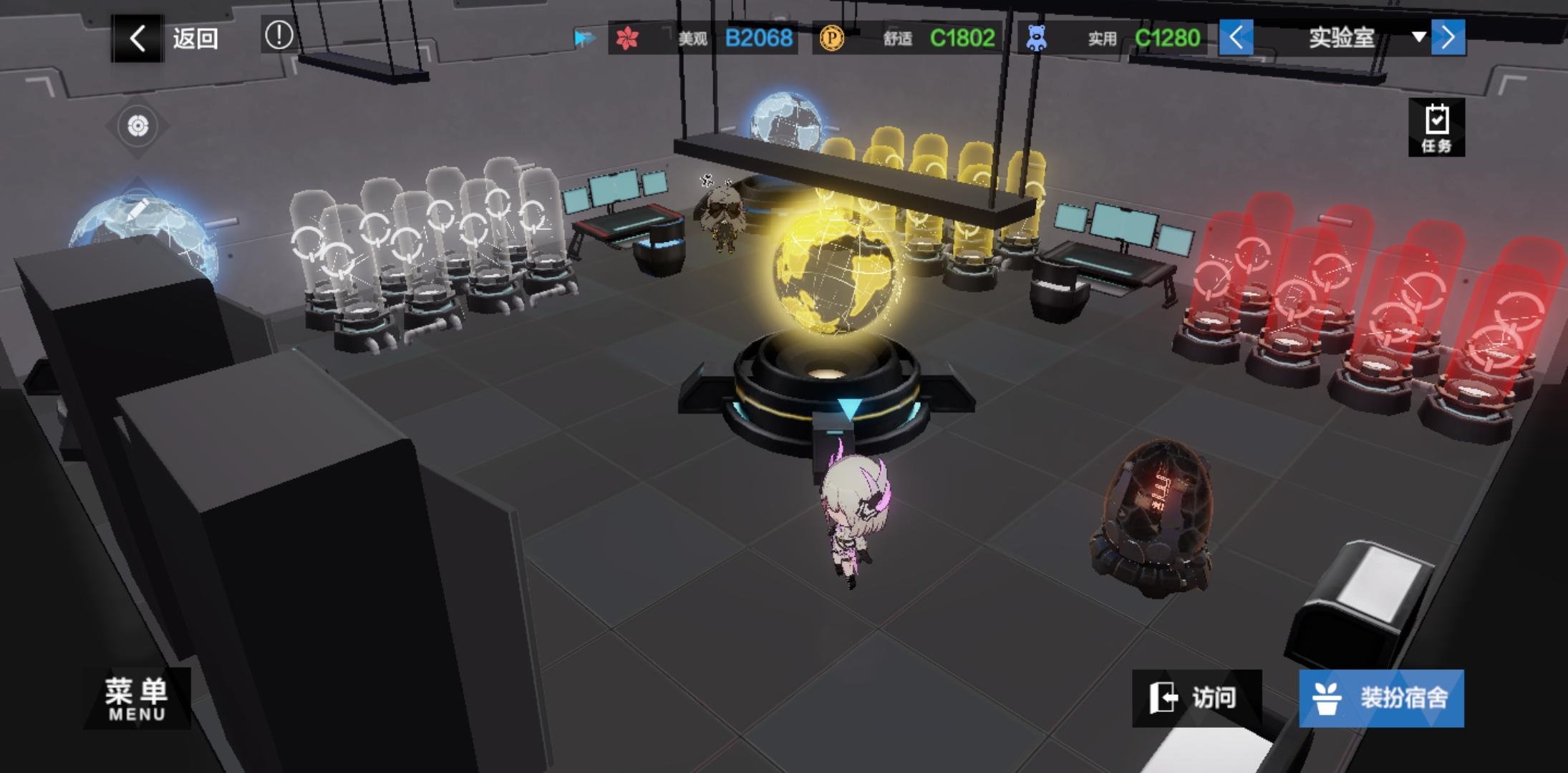The image size is (1568, 773).
Task: Click the circular target recenter icon
Action: [x=136, y=126]
